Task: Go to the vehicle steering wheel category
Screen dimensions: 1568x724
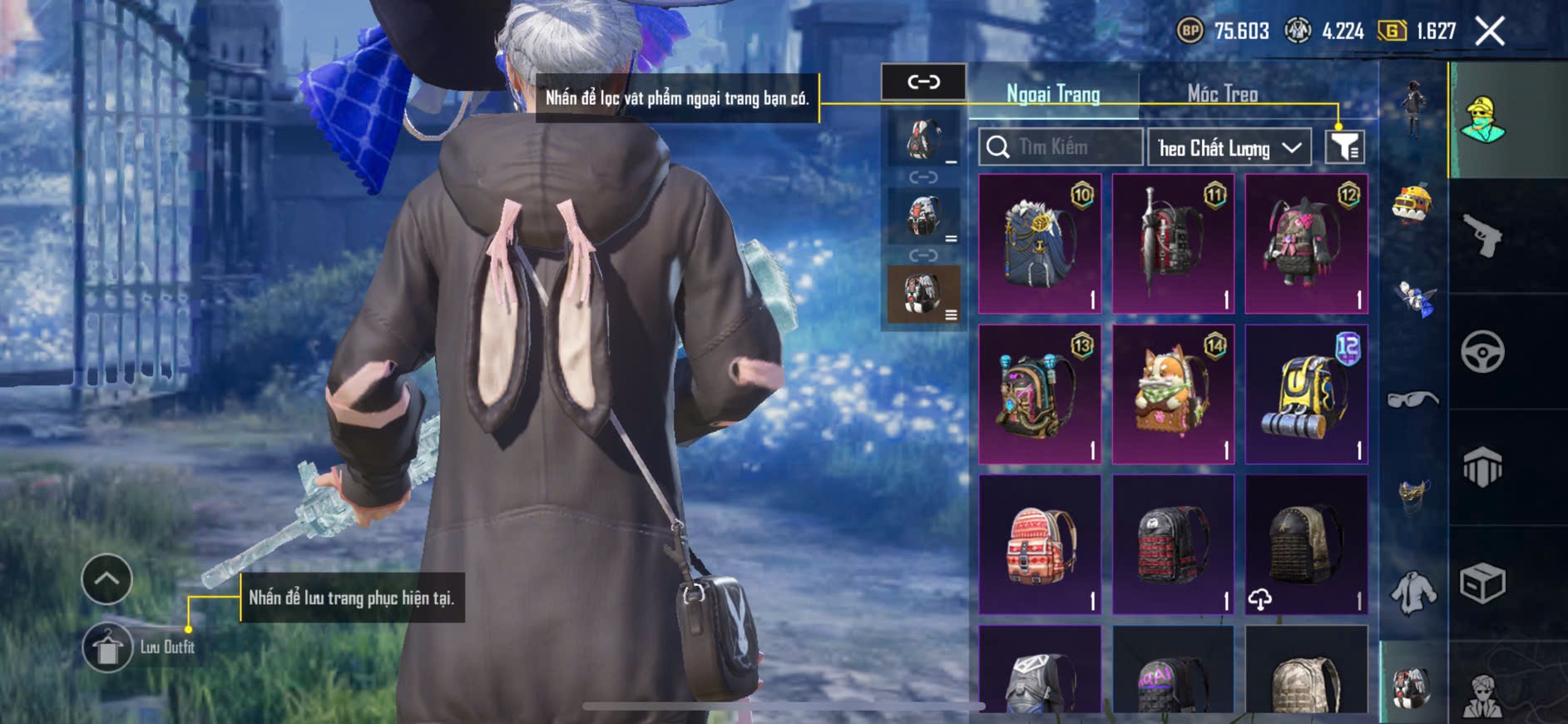Action: [x=1482, y=352]
